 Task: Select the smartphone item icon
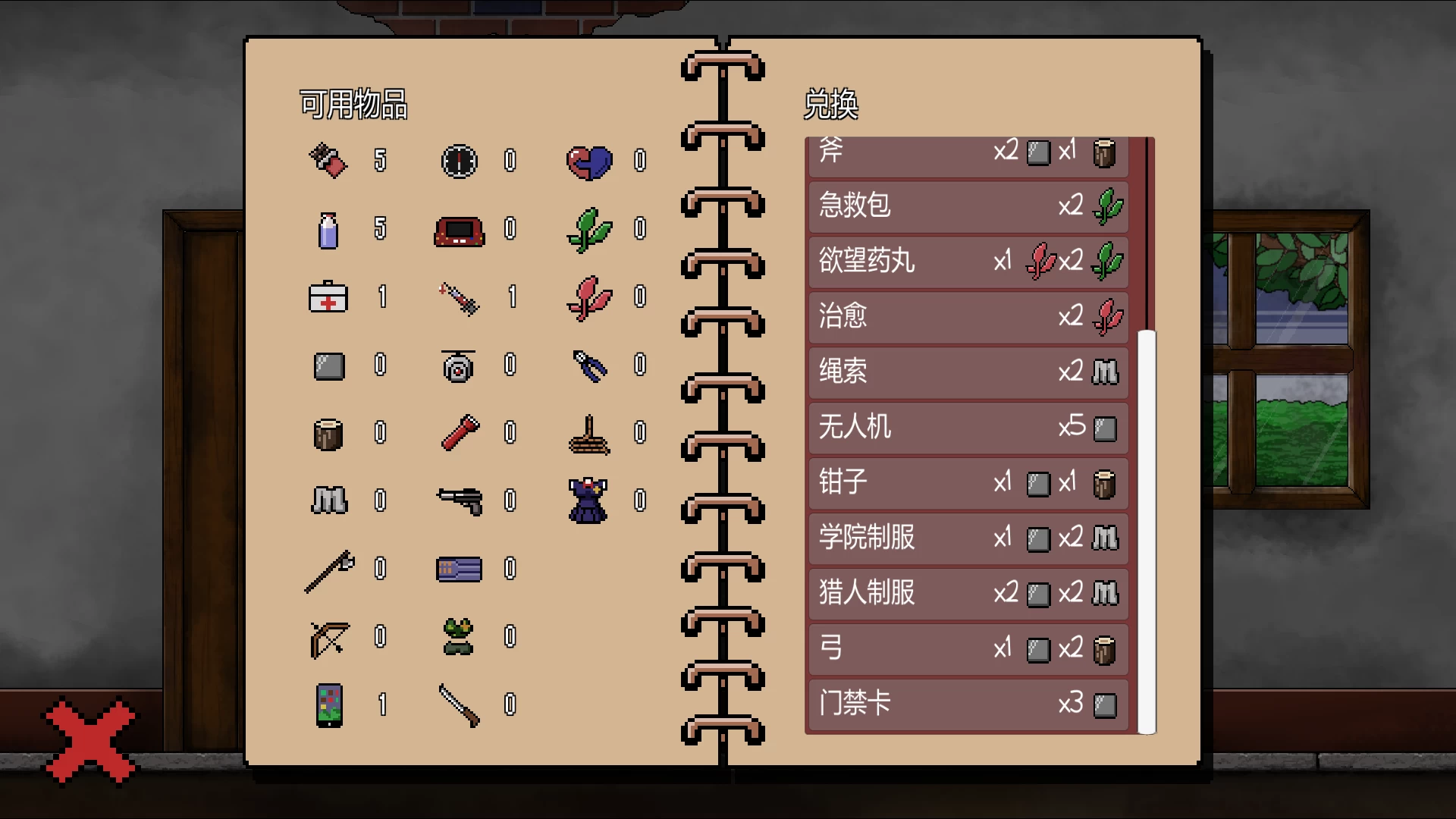pos(329,707)
